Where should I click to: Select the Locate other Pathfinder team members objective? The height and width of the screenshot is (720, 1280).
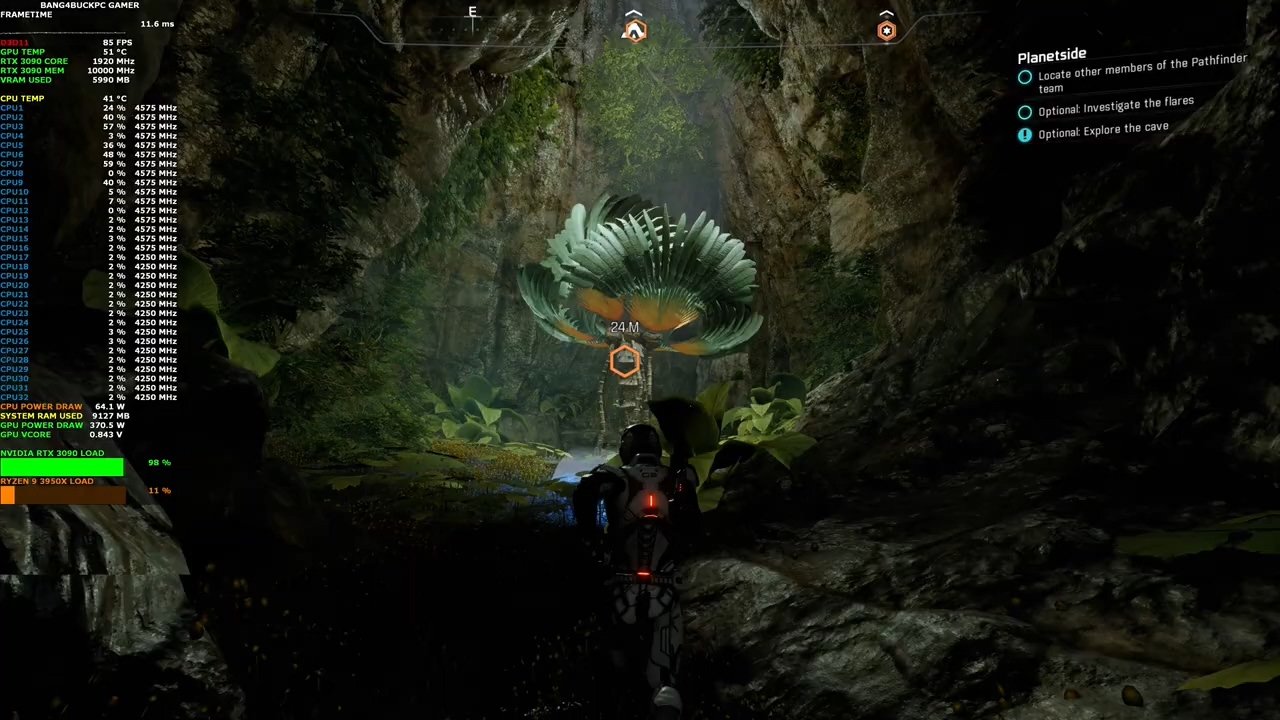point(1141,74)
